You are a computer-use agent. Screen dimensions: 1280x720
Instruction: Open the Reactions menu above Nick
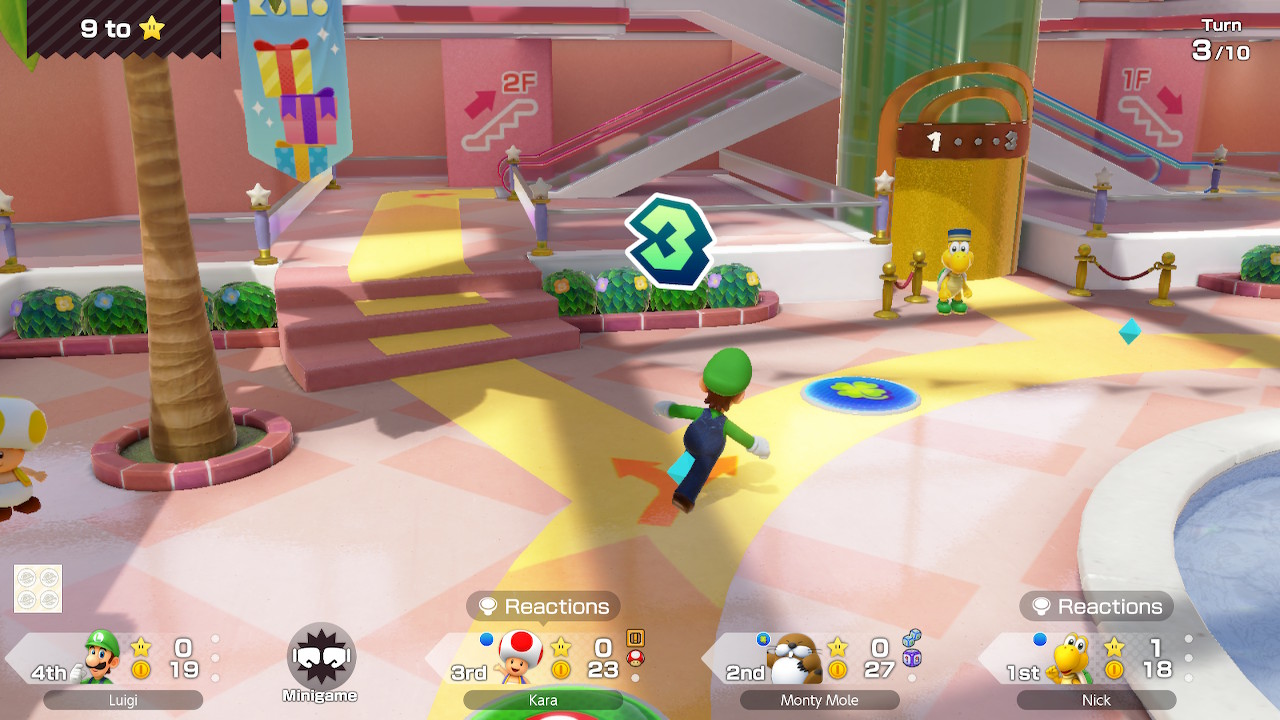pos(1096,606)
